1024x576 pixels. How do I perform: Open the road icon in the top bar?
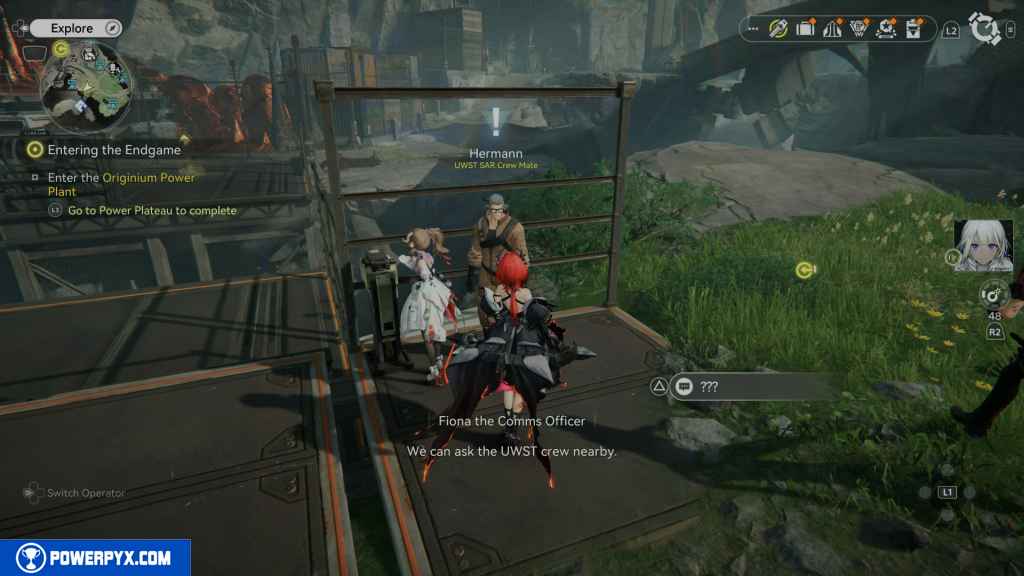point(832,29)
